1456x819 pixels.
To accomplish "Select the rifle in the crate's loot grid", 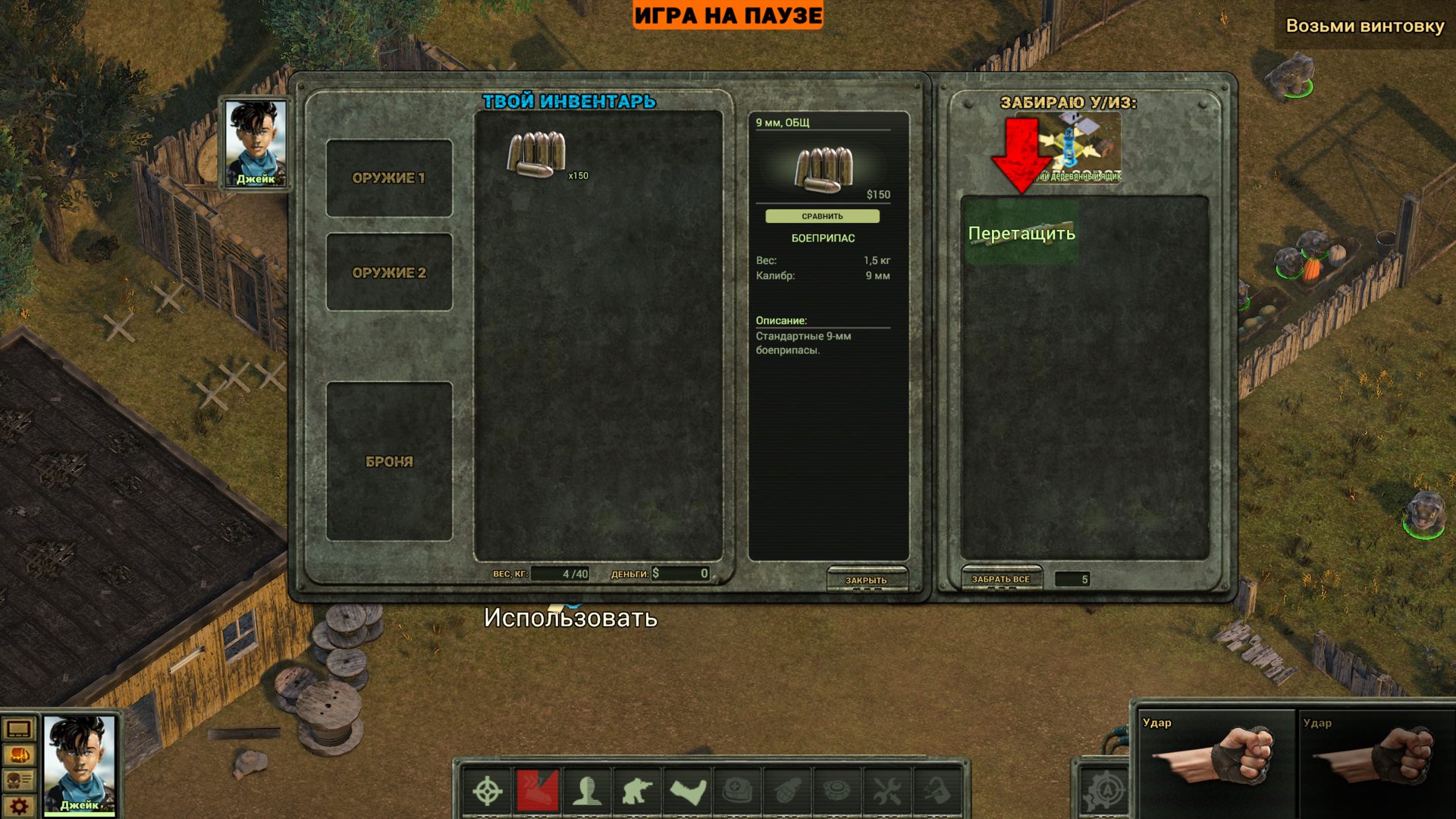I will tap(1020, 232).
